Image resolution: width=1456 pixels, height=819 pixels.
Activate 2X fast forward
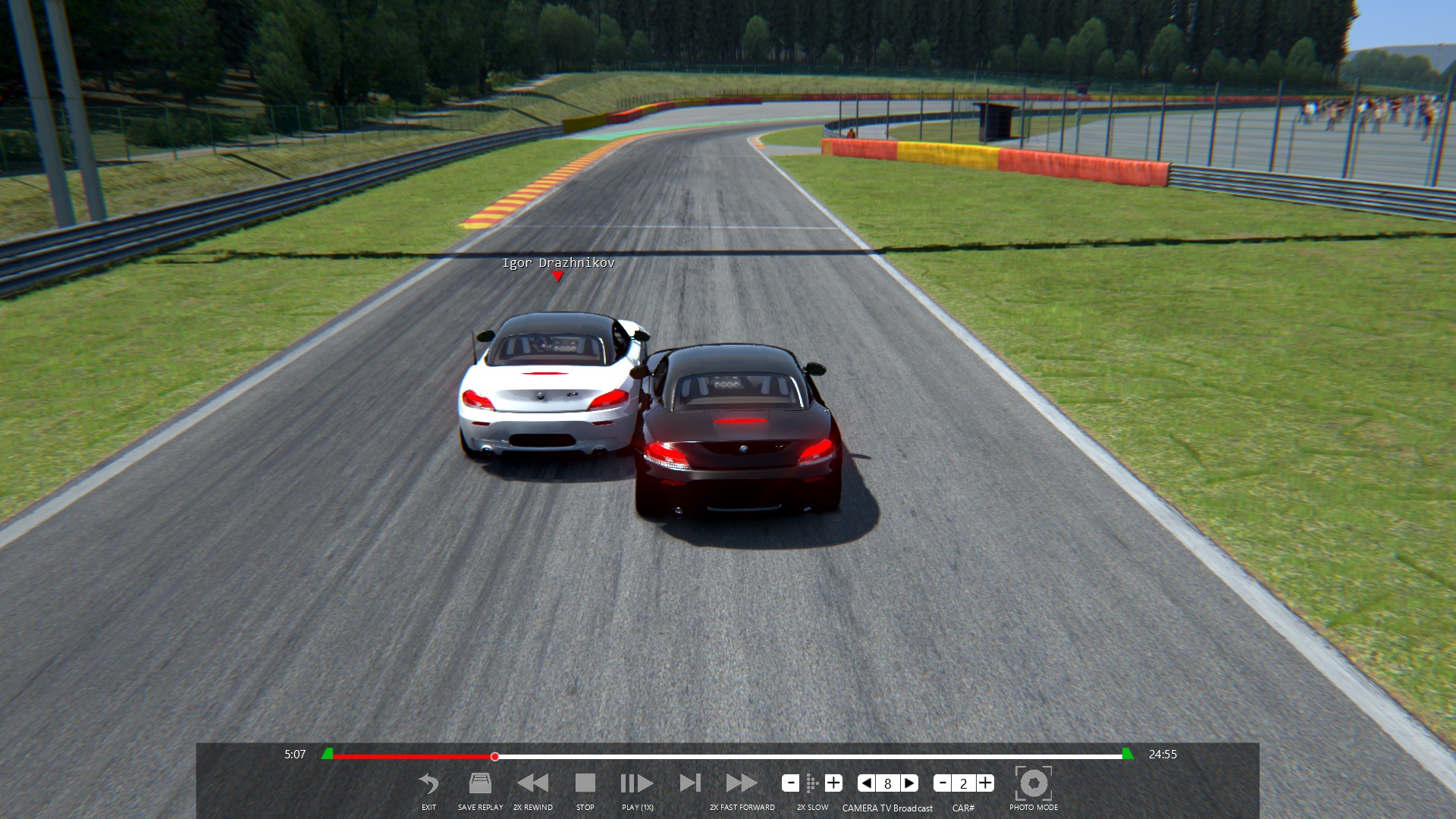[741, 784]
